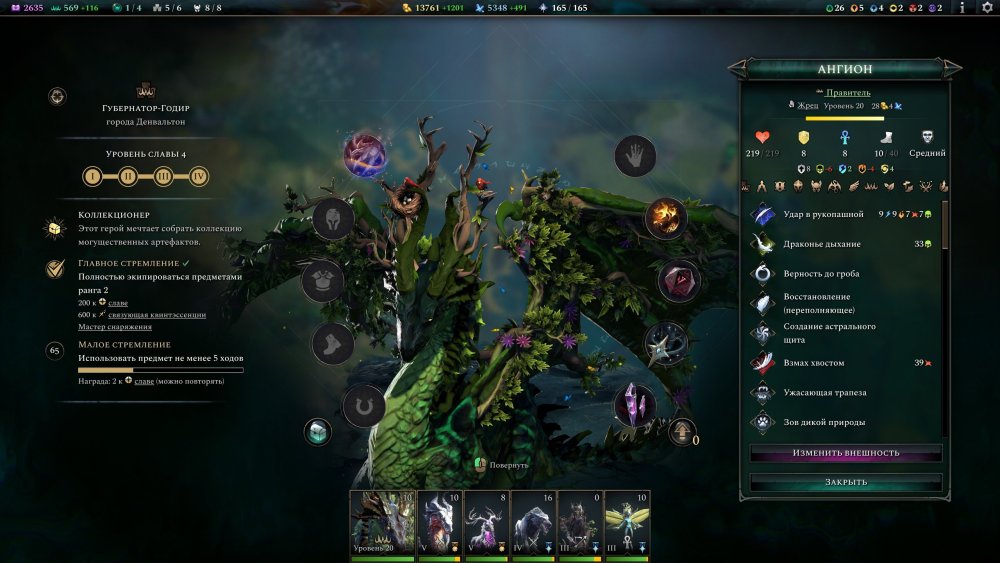Image resolution: width=1000 pixels, height=563 pixels.
Task: Open the empty chest armor slot
Action: tap(323, 280)
